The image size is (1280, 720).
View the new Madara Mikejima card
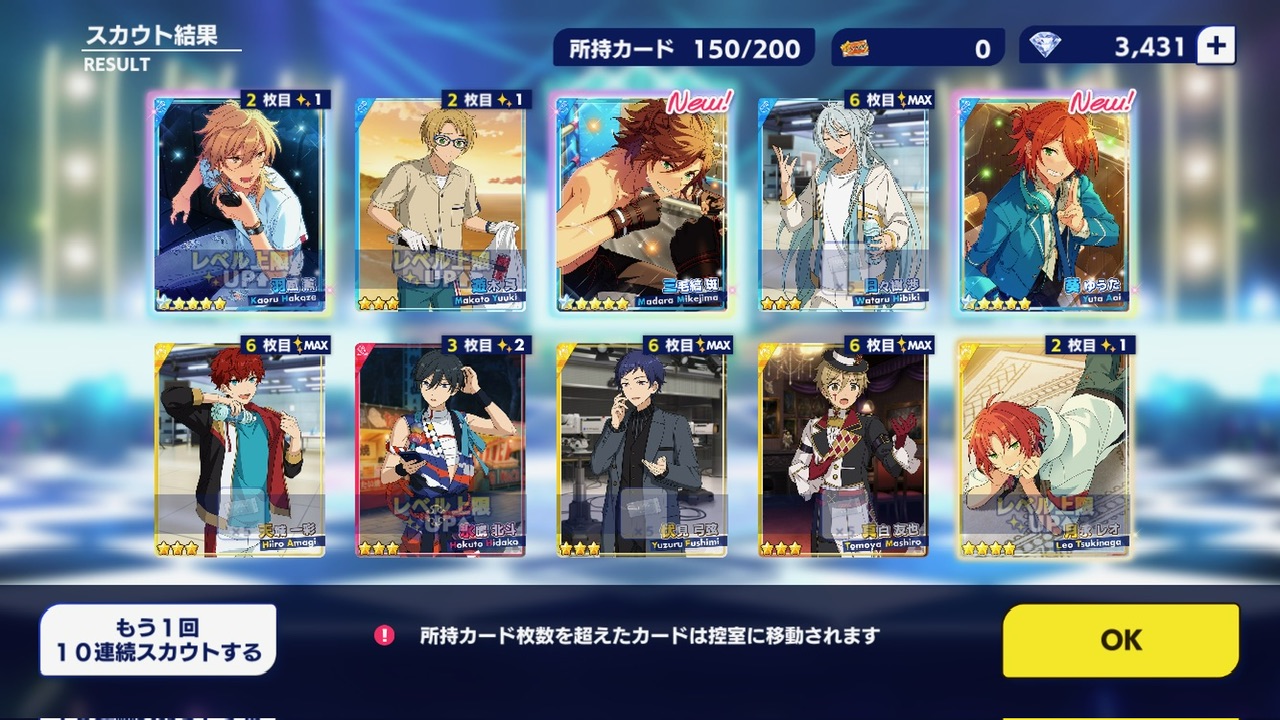(642, 205)
